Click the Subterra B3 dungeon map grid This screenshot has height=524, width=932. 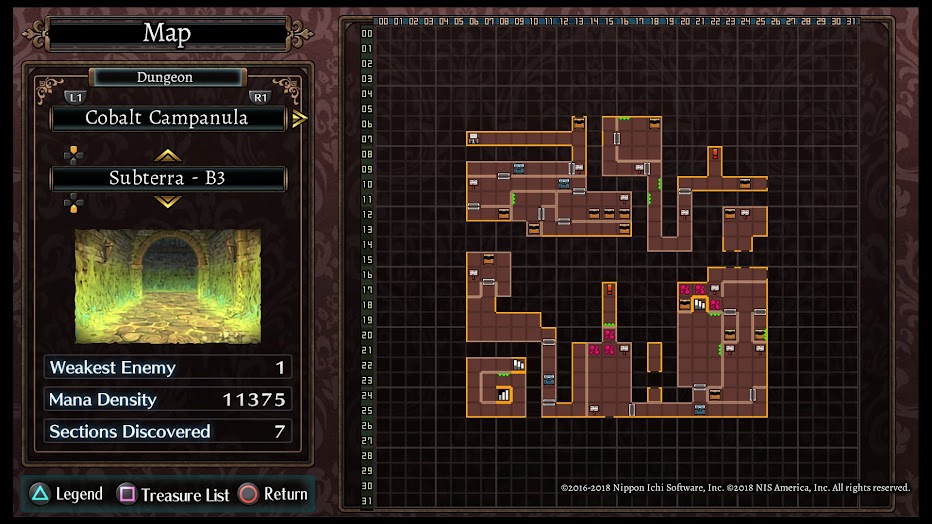click(617, 265)
